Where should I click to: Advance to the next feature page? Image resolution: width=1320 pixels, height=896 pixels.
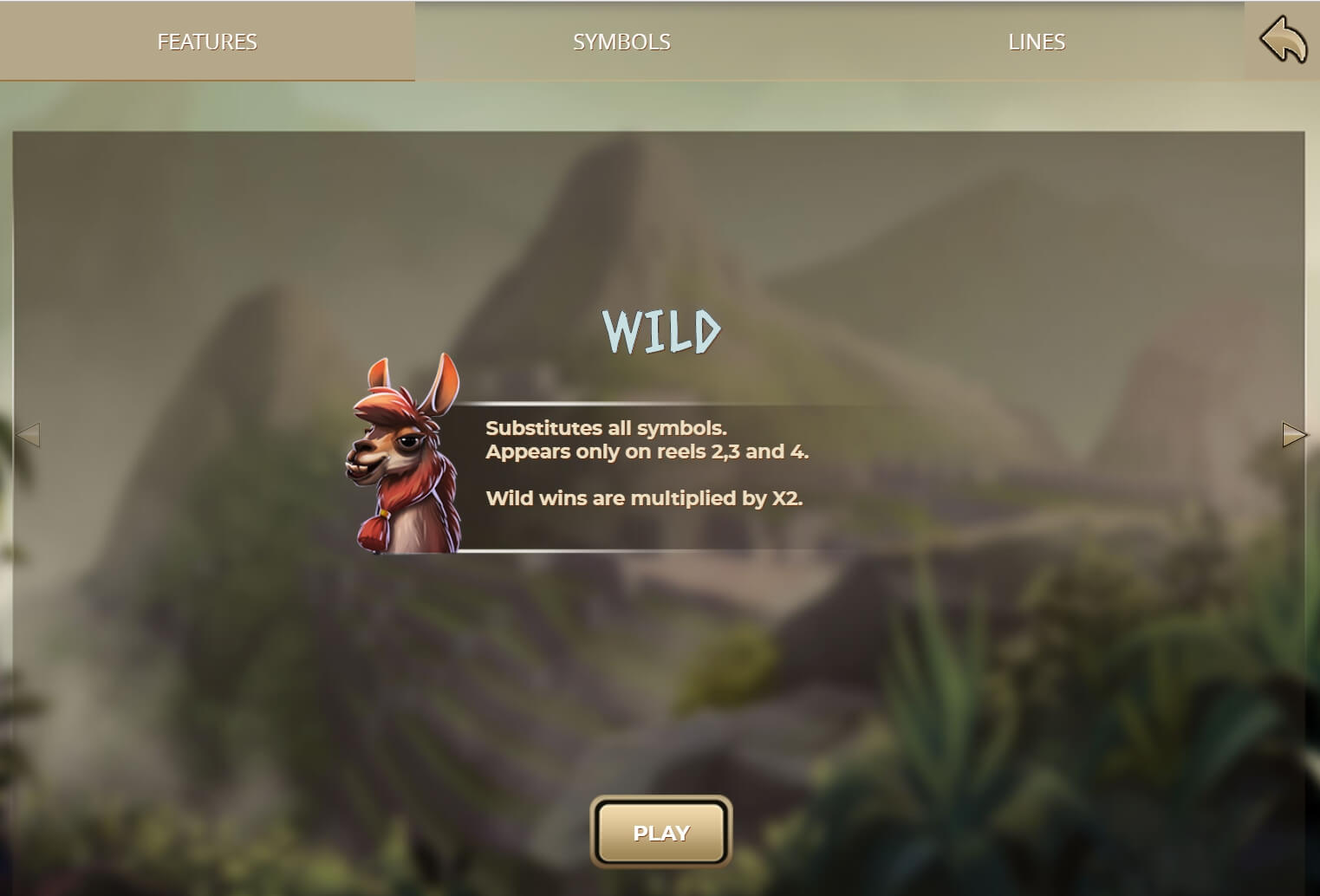(x=1293, y=434)
